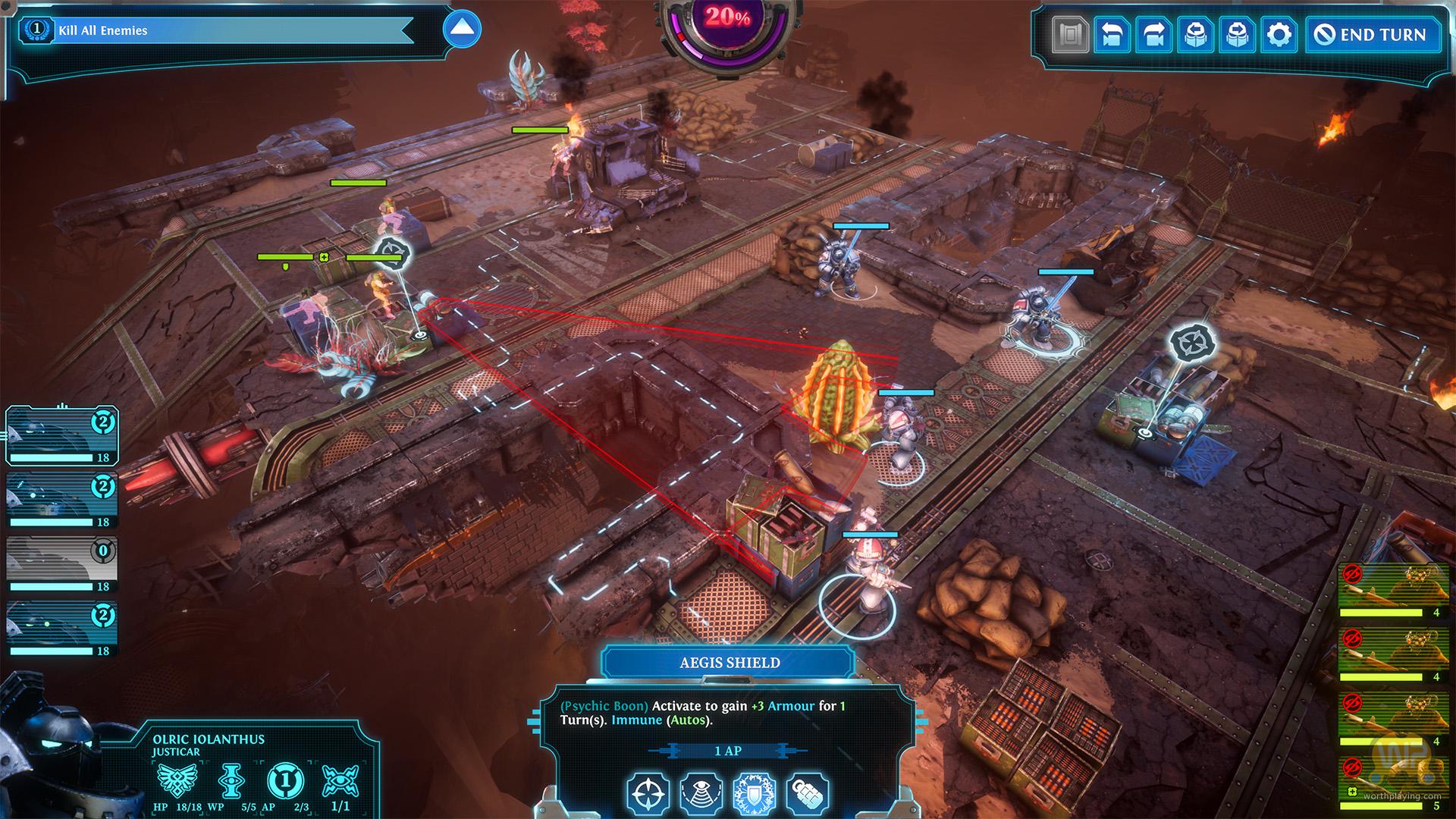Rotate the camera right
Viewport: 1456px width, 819px height.
(x=1153, y=35)
